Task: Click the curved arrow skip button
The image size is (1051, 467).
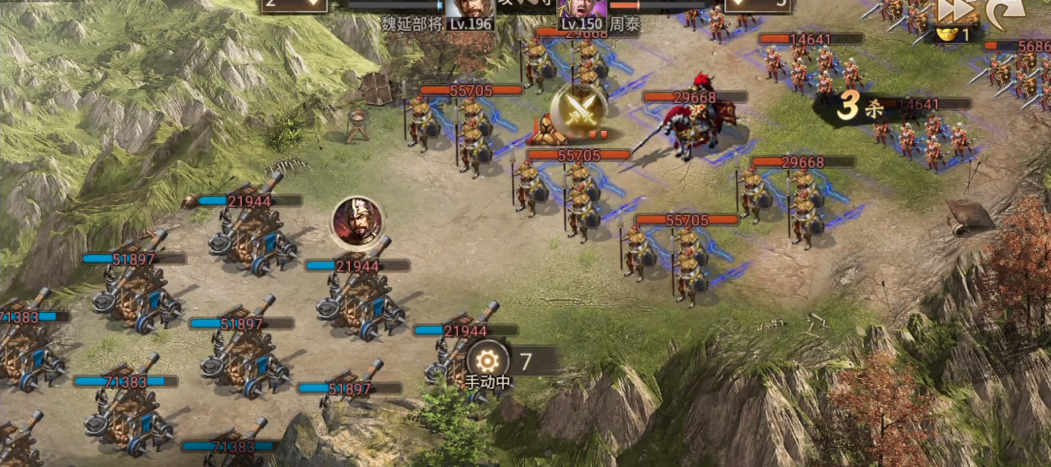Action: [1003, 12]
